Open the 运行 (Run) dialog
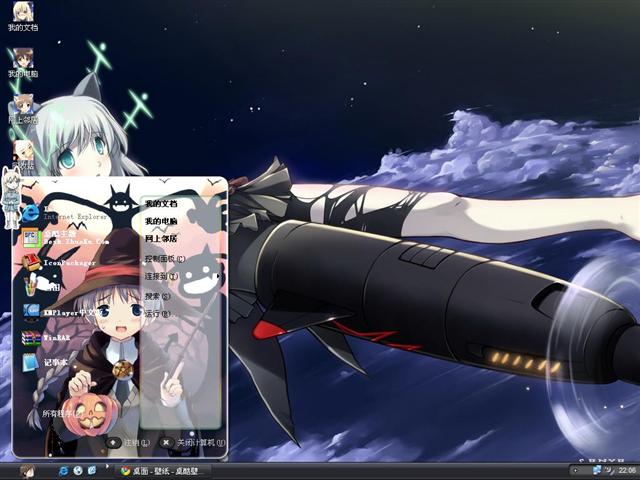Screen dimensions: 640x480 158,314
